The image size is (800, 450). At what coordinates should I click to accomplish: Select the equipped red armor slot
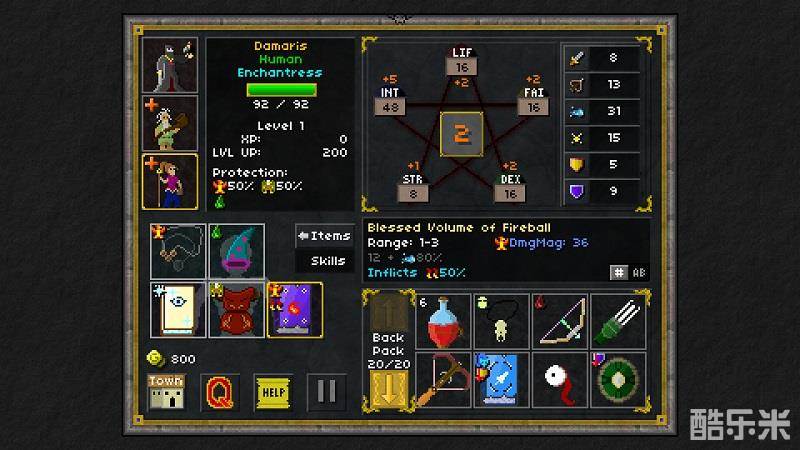pyautogui.click(x=236, y=310)
